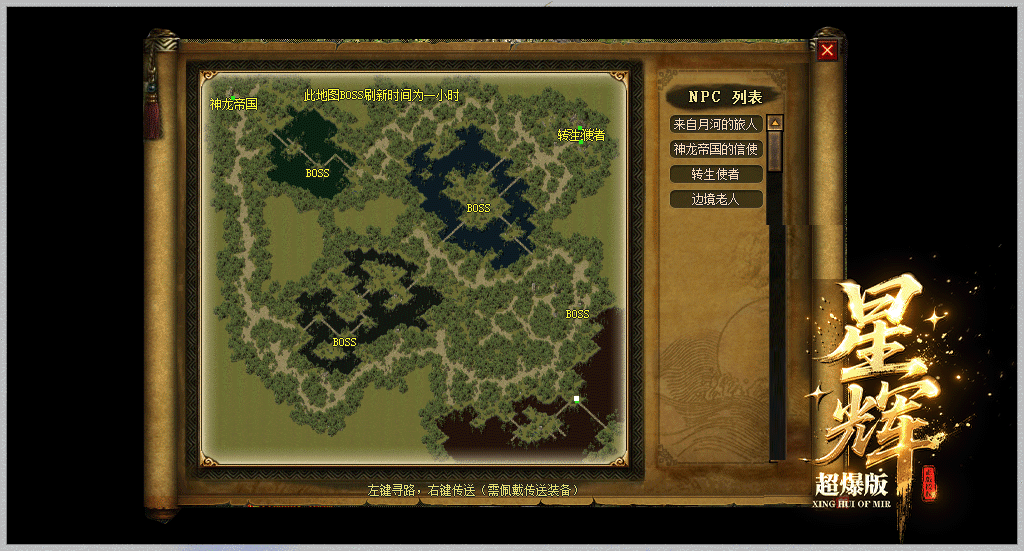The width and height of the screenshot is (1024, 551).
Task: Choose 神龙帝国的信使 from the NPC list
Action: 716,149
